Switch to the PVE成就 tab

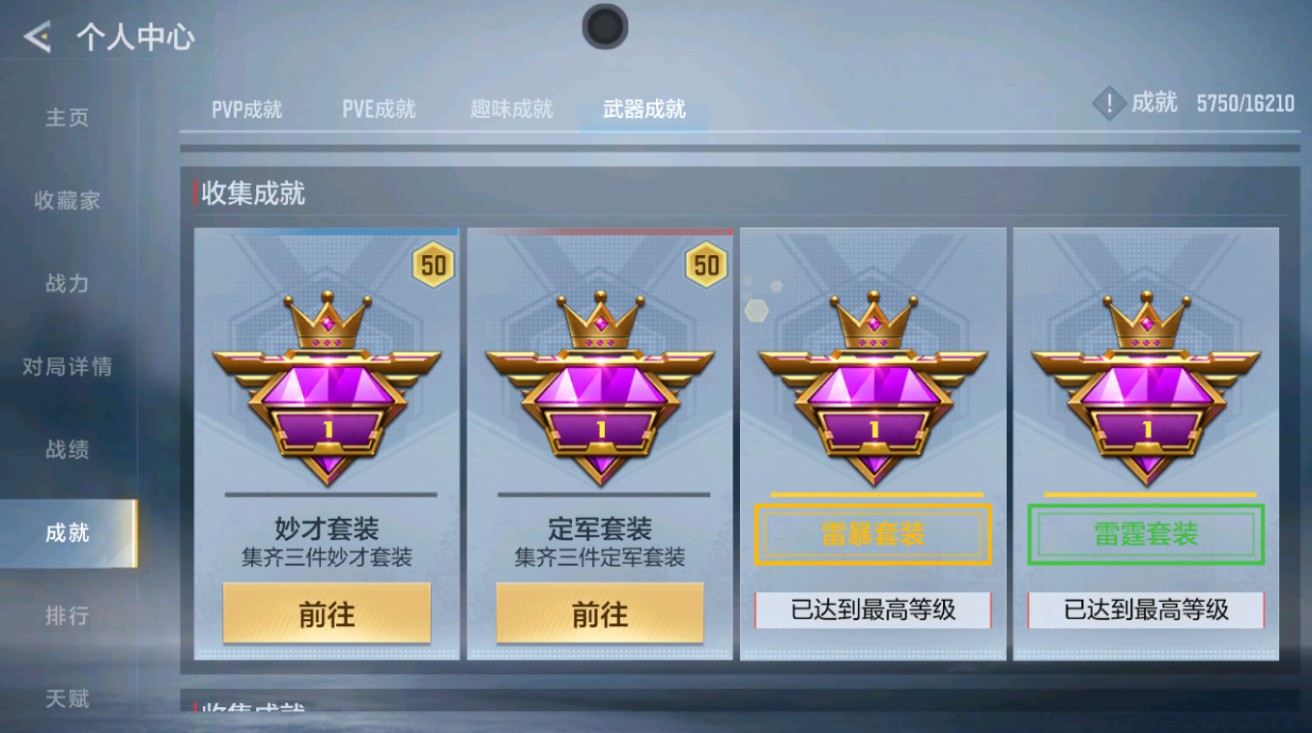point(378,111)
